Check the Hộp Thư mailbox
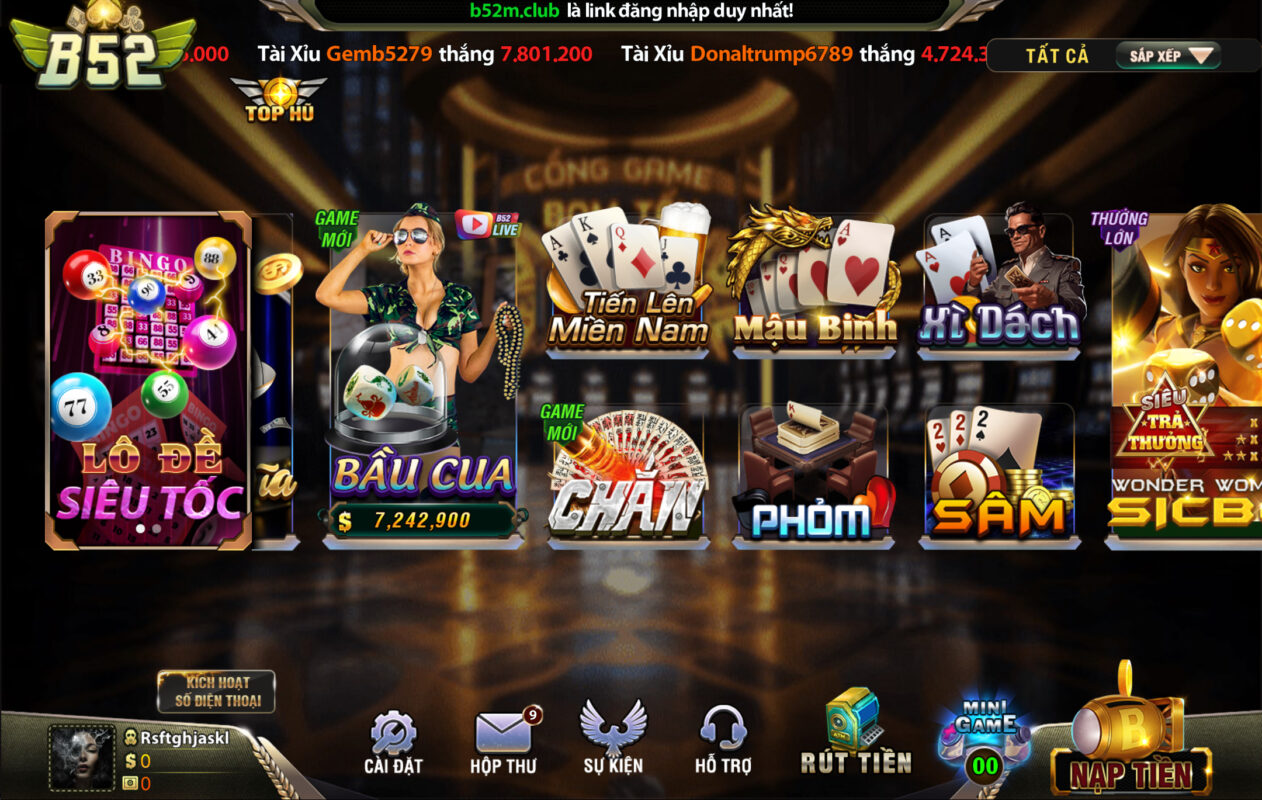This screenshot has width=1262, height=800. coord(504,743)
